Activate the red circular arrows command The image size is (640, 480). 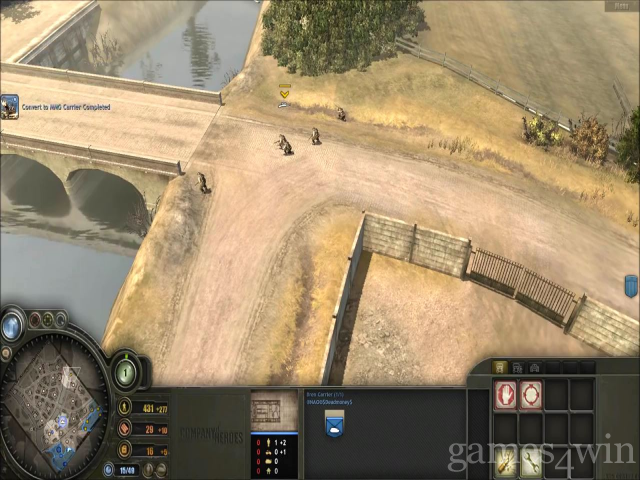531,394
